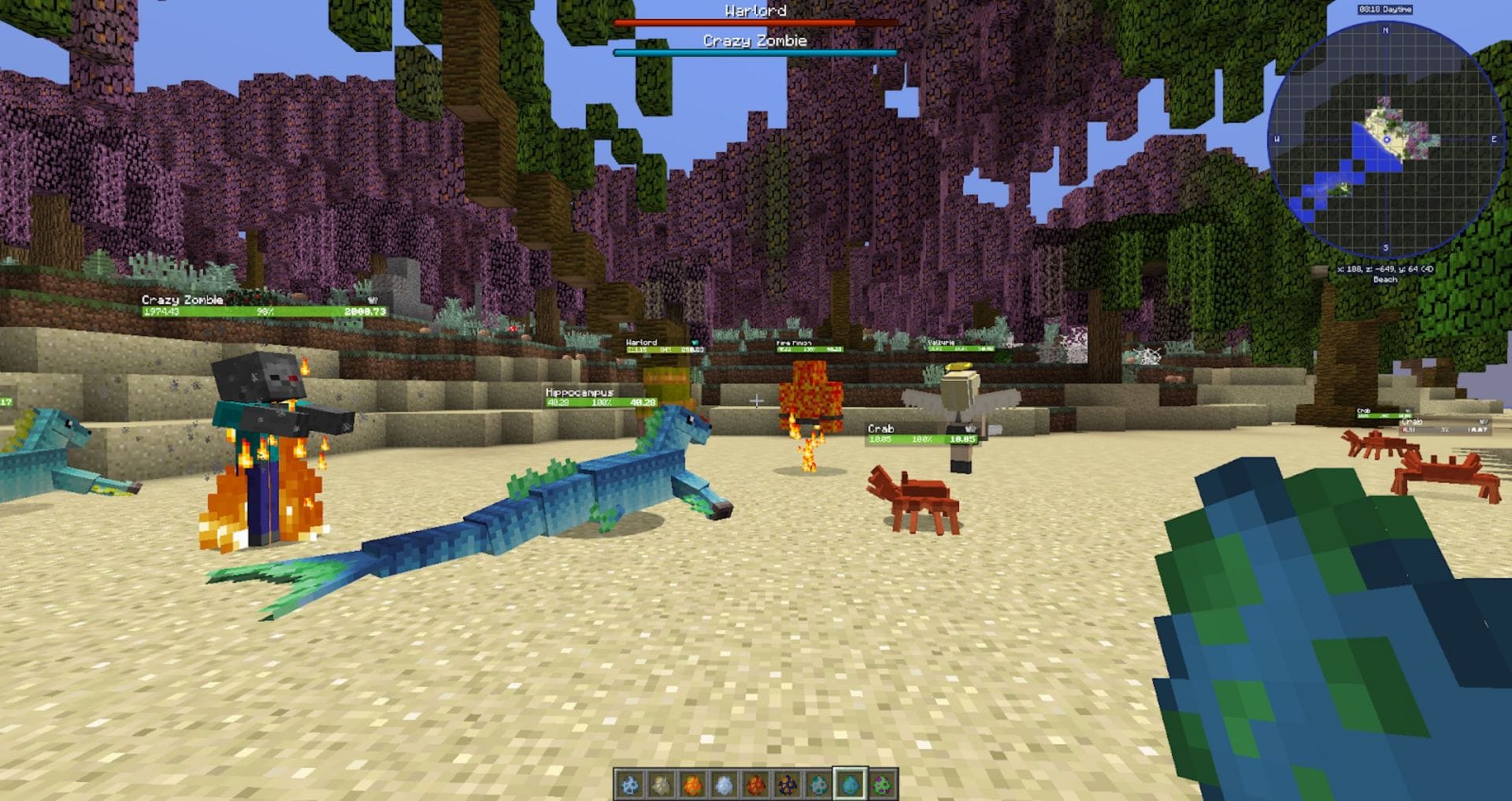Select the green spawn egg in the last slot
This screenshot has width=1512, height=801.
pyautogui.click(x=884, y=784)
